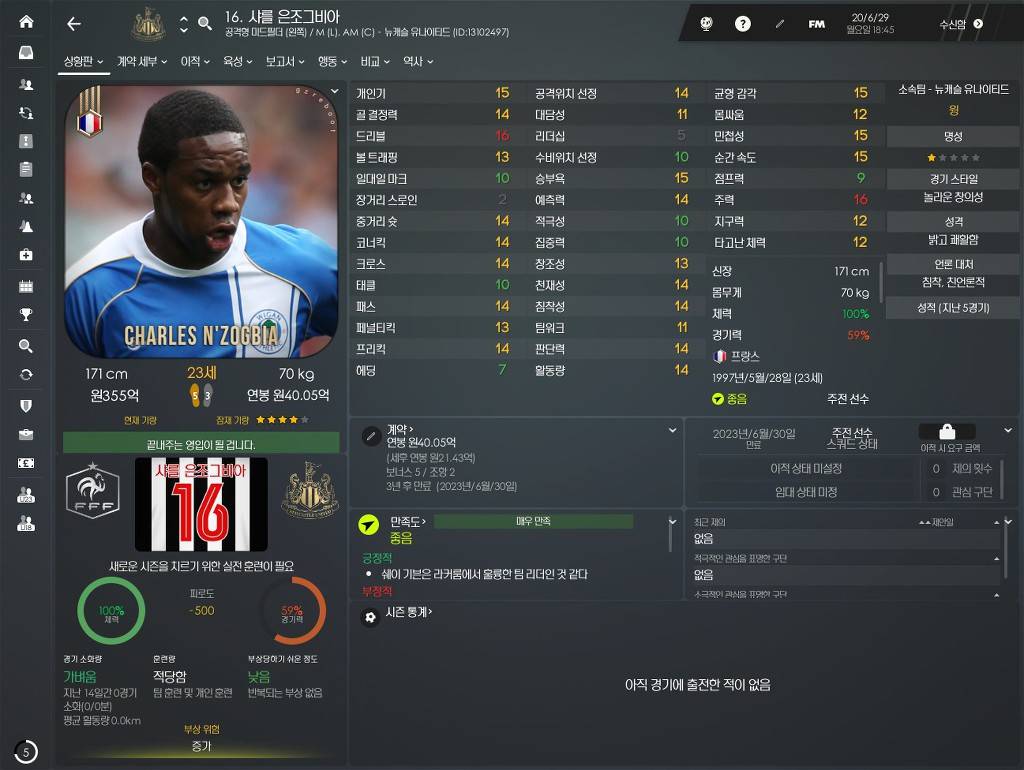Screen dimensions: 1024x770
Task: Open the 만족도 happiness panel header
Action: [x=407, y=521]
